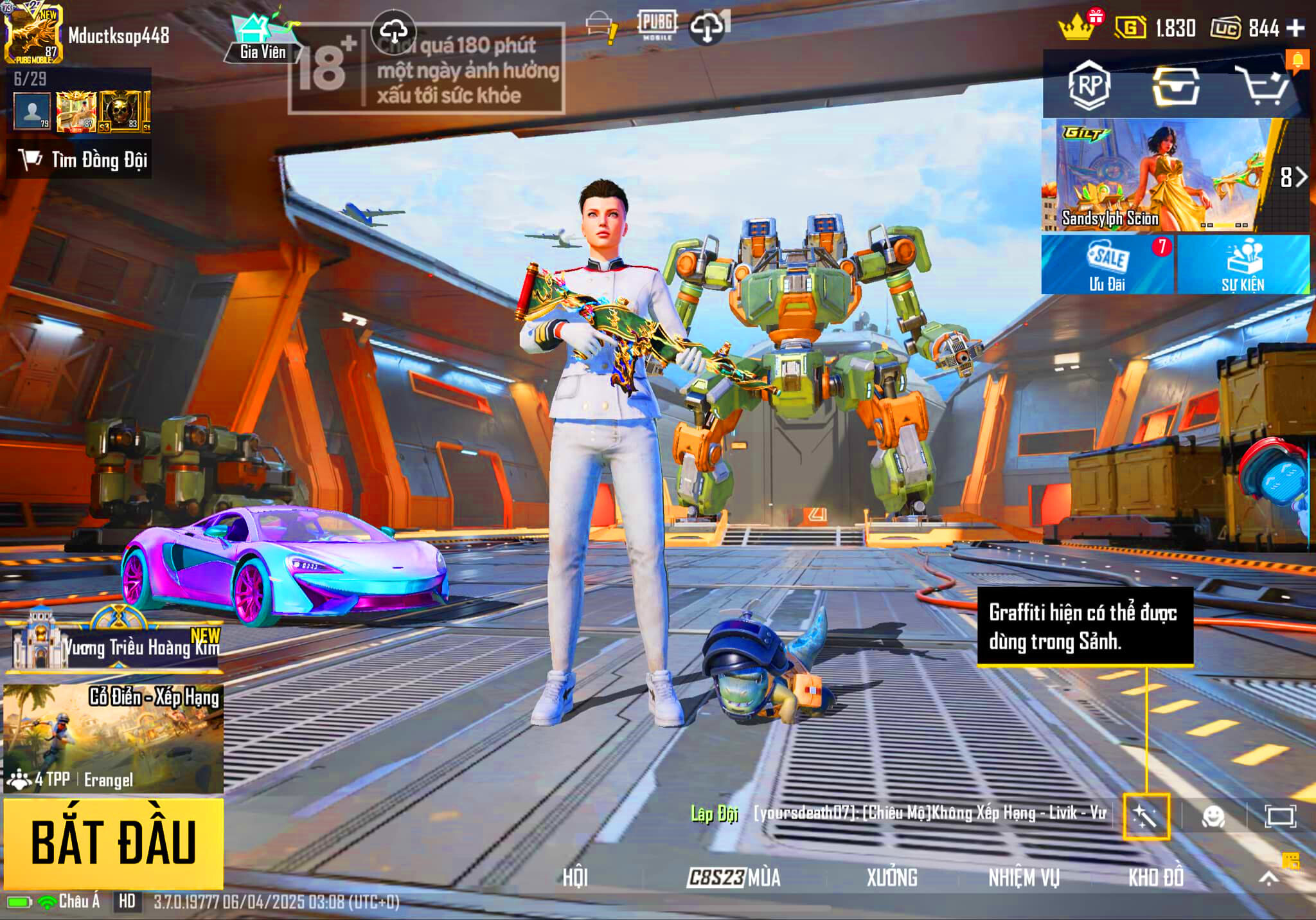
Task: Open the emote smiley icon
Action: [1213, 816]
